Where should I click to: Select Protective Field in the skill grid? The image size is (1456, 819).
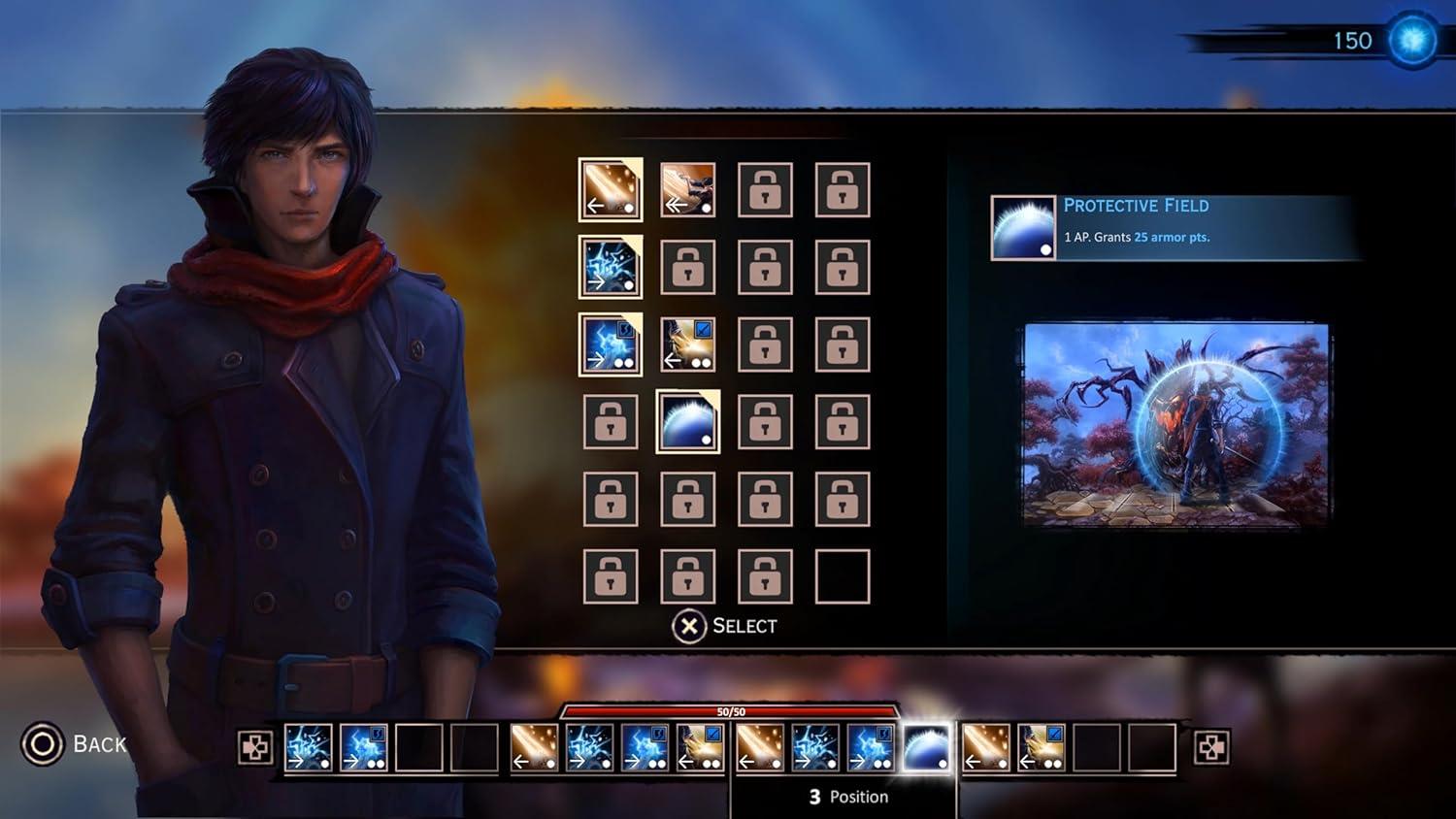(688, 422)
